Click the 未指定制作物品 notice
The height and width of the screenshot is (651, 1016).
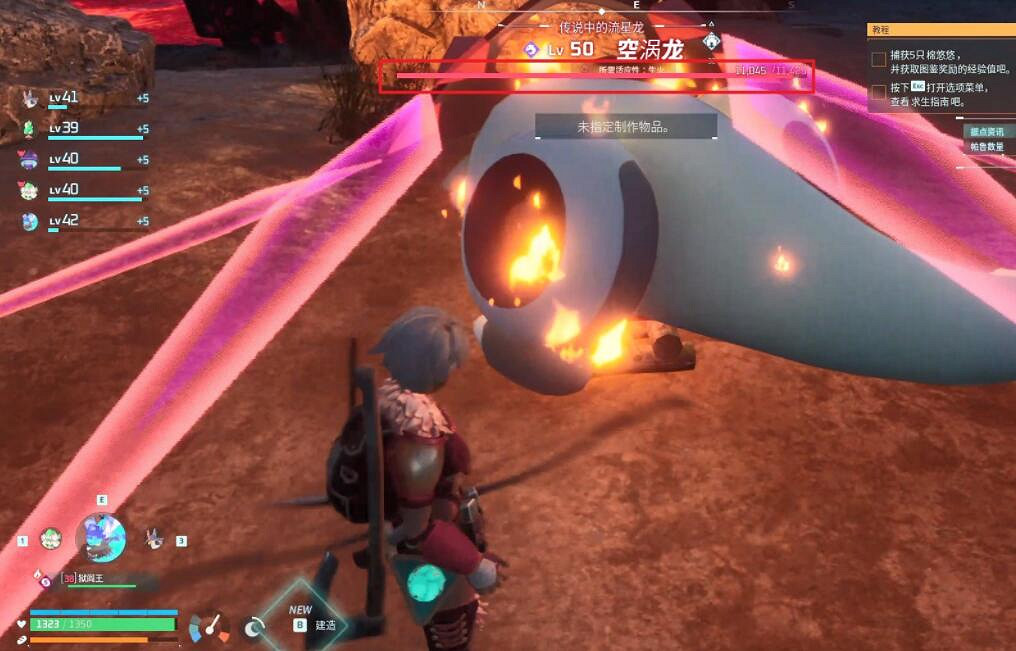pos(625,127)
